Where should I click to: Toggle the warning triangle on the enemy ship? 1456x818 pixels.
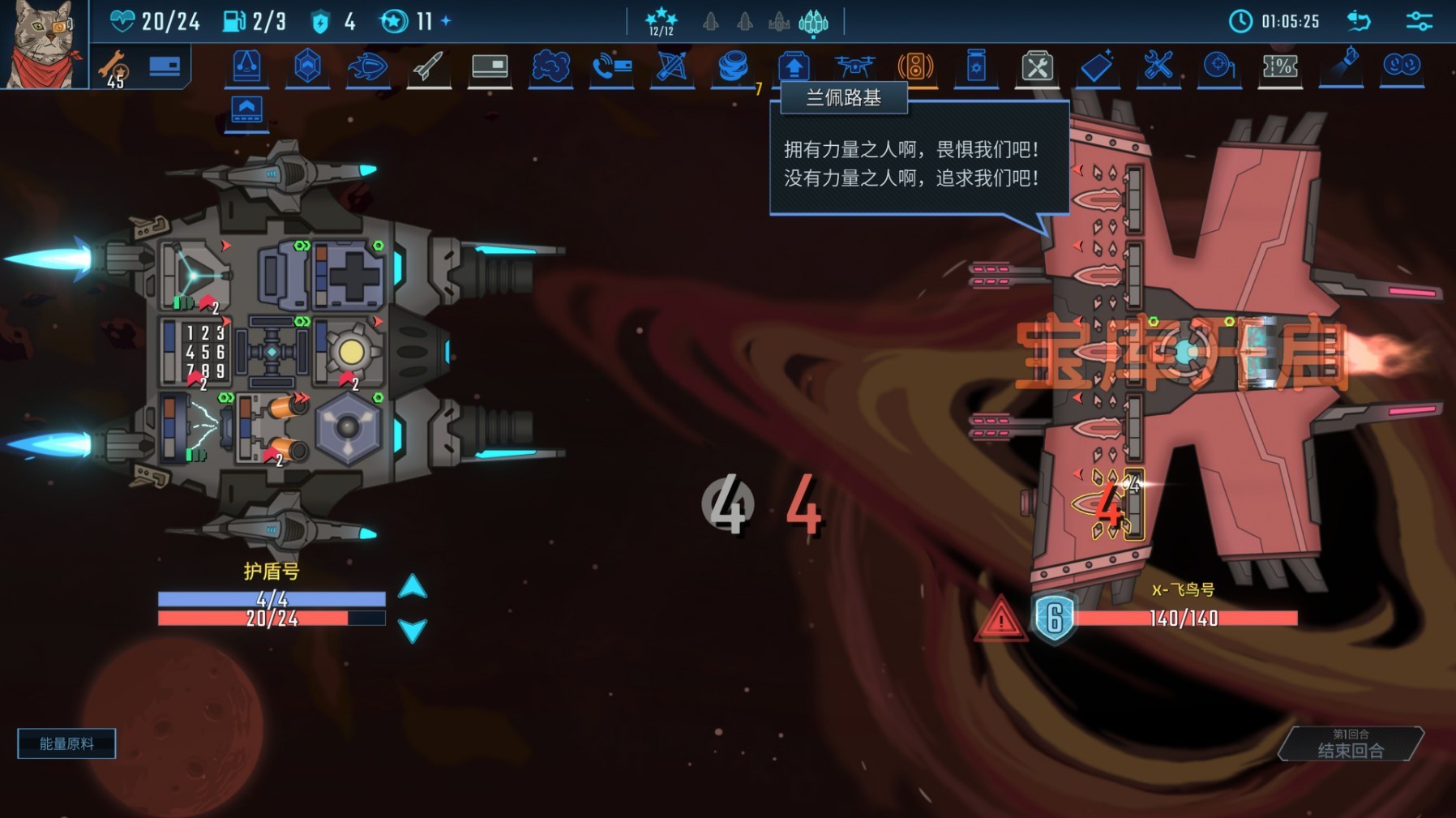point(1002,620)
